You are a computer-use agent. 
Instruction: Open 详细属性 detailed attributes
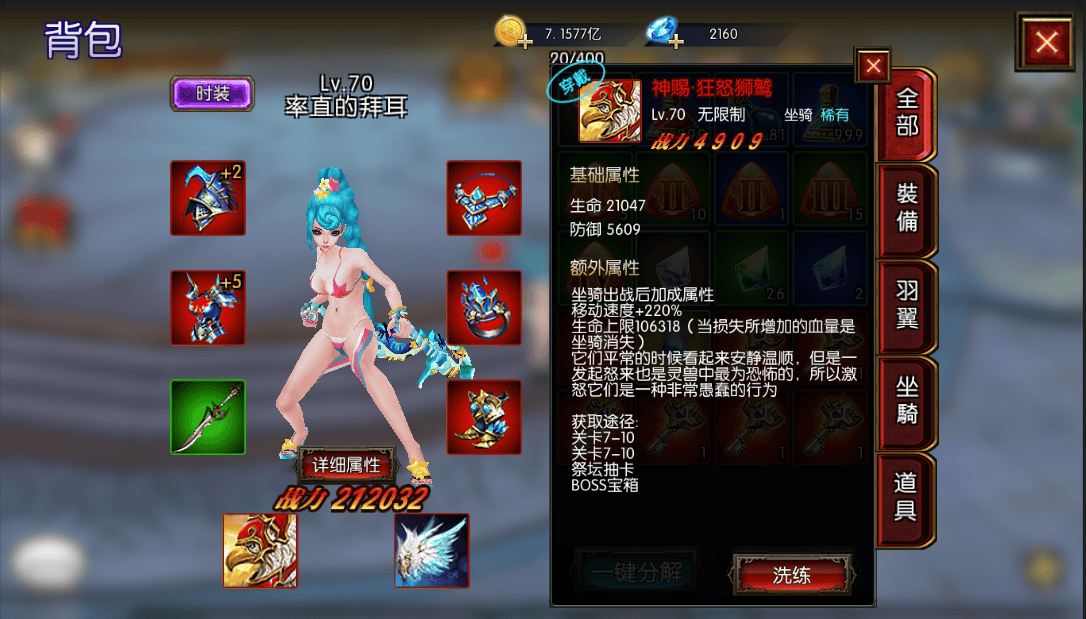pos(347,465)
